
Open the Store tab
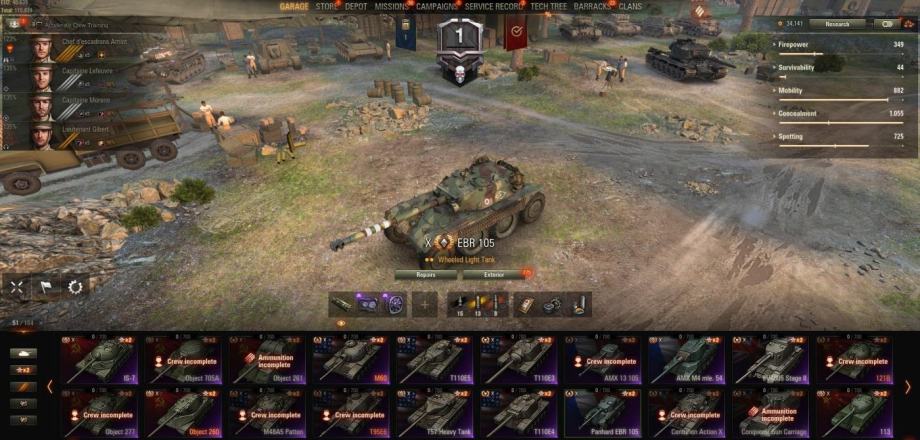pyautogui.click(x=327, y=6)
